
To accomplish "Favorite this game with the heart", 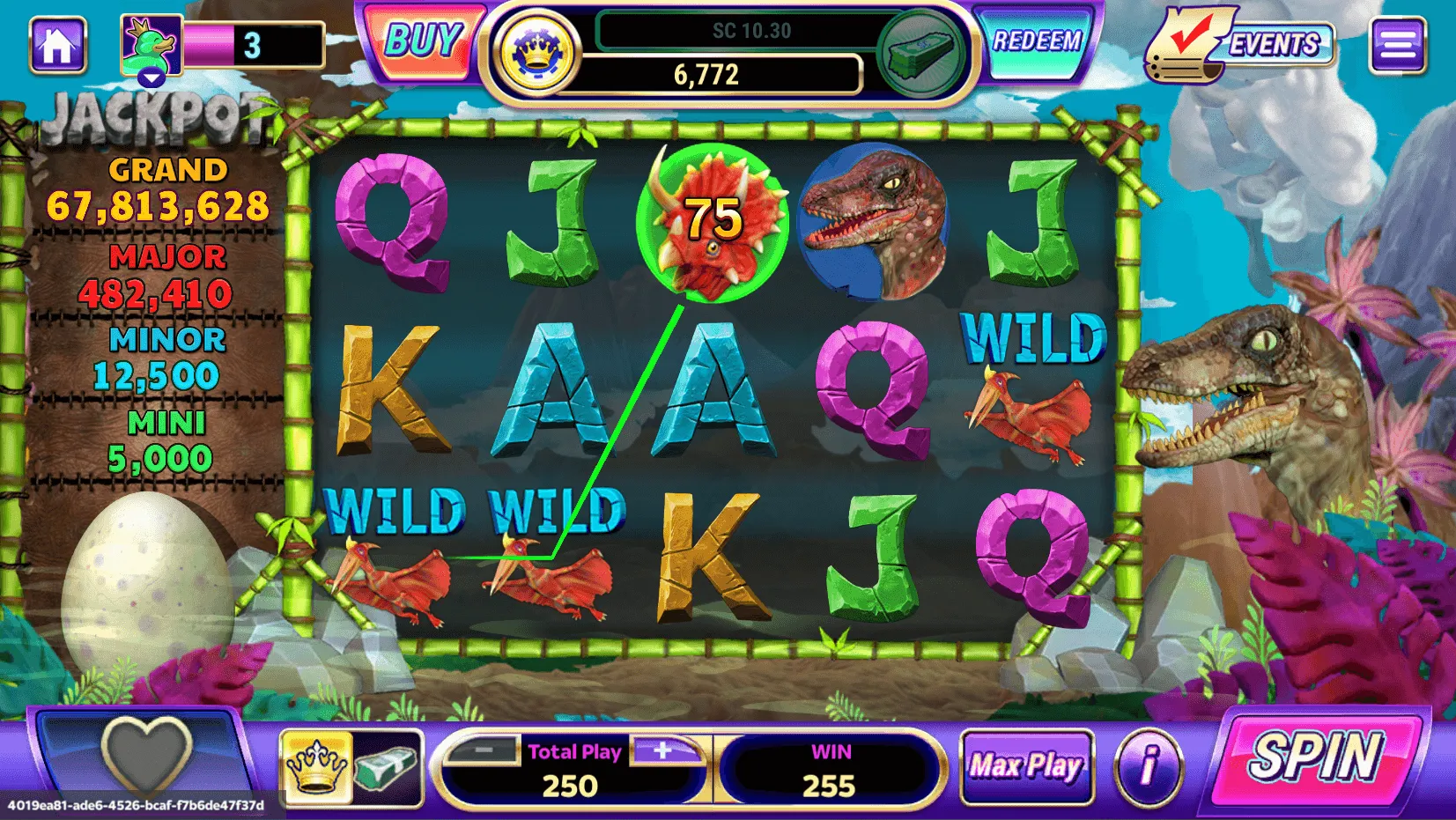I will click(x=146, y=755).
